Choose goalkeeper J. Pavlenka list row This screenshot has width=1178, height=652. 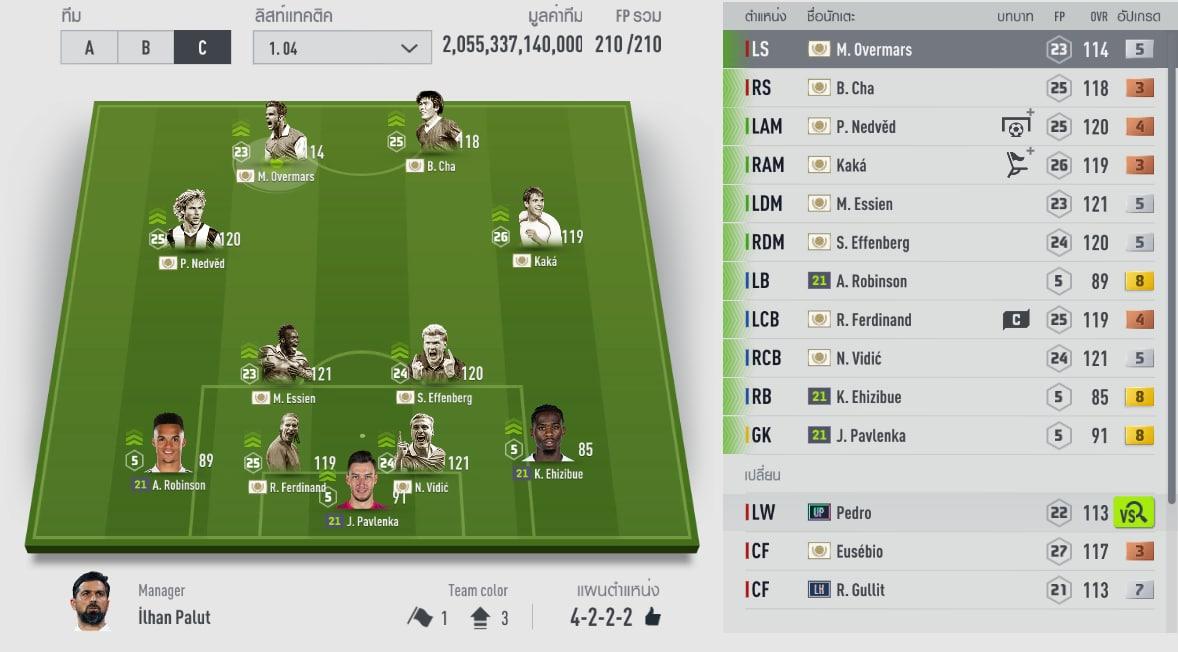pyautogui.click(x=940, y=435)
